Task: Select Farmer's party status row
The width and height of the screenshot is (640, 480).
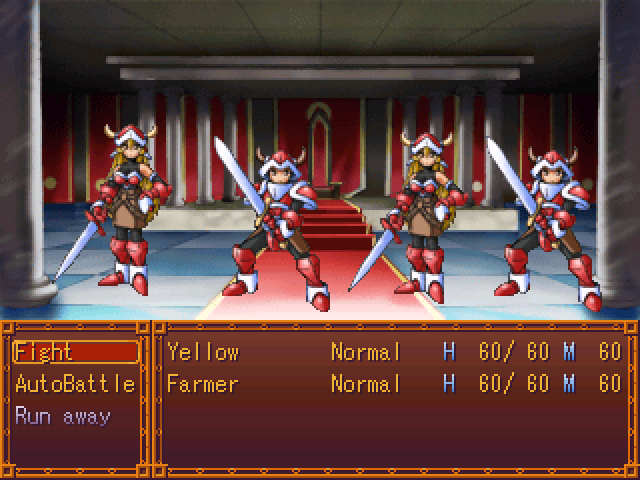Action: [394, 384]
